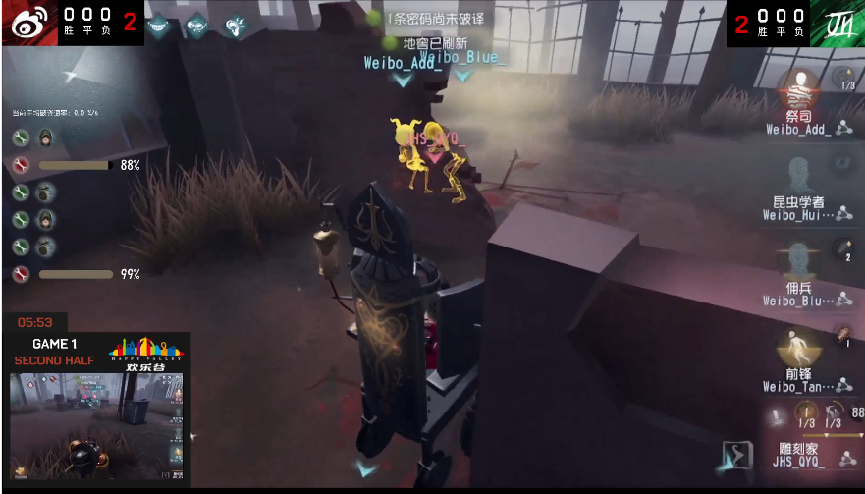Select the 雕刻家 JHS_QYQ hunter entry

tap(798, 456)
